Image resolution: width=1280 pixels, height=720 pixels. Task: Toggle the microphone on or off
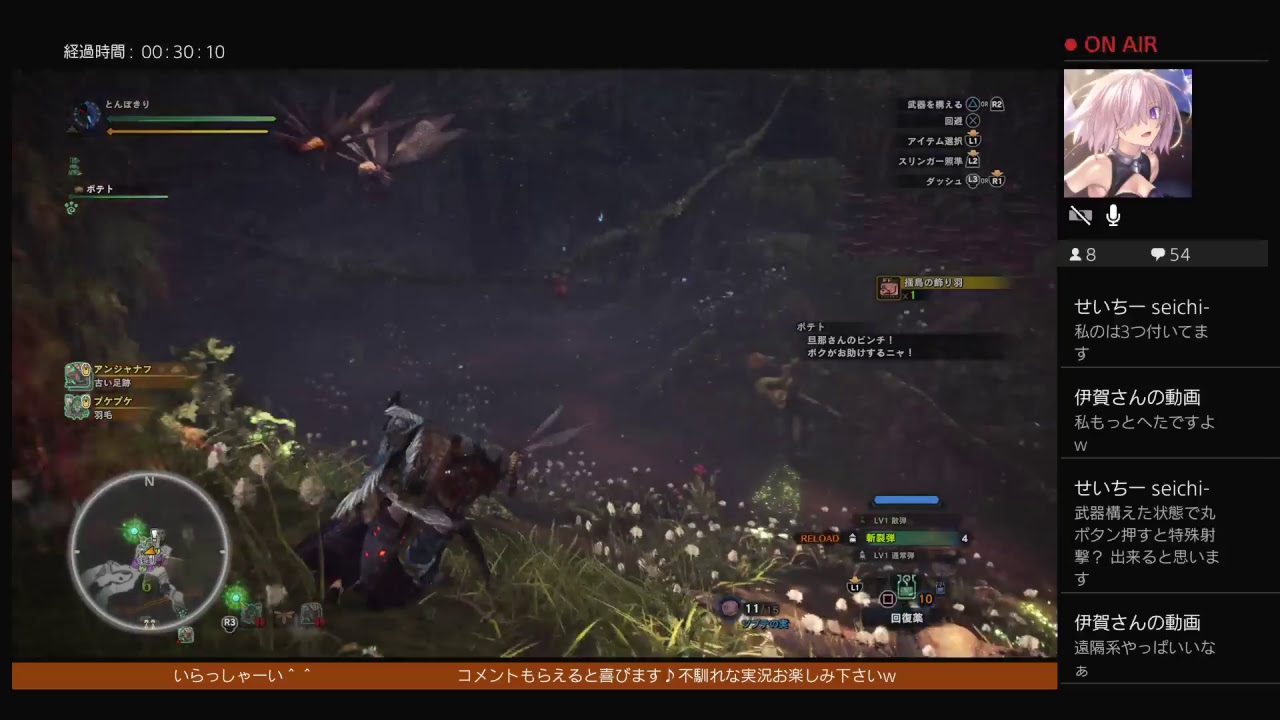pyautogui.click(x=1113, y=213)
